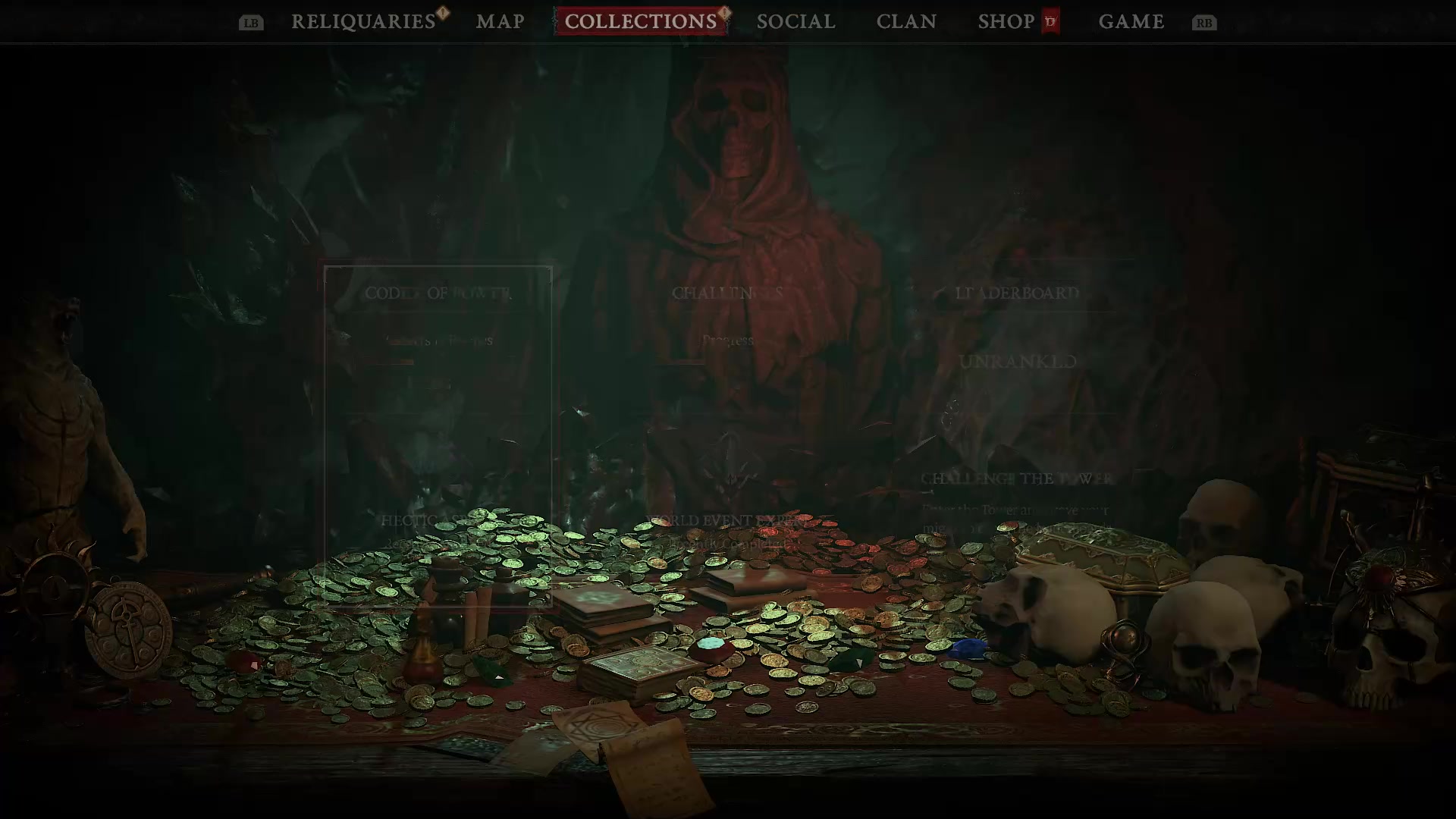
Task: Select the Clan tab
Action: tap(907, 21)
